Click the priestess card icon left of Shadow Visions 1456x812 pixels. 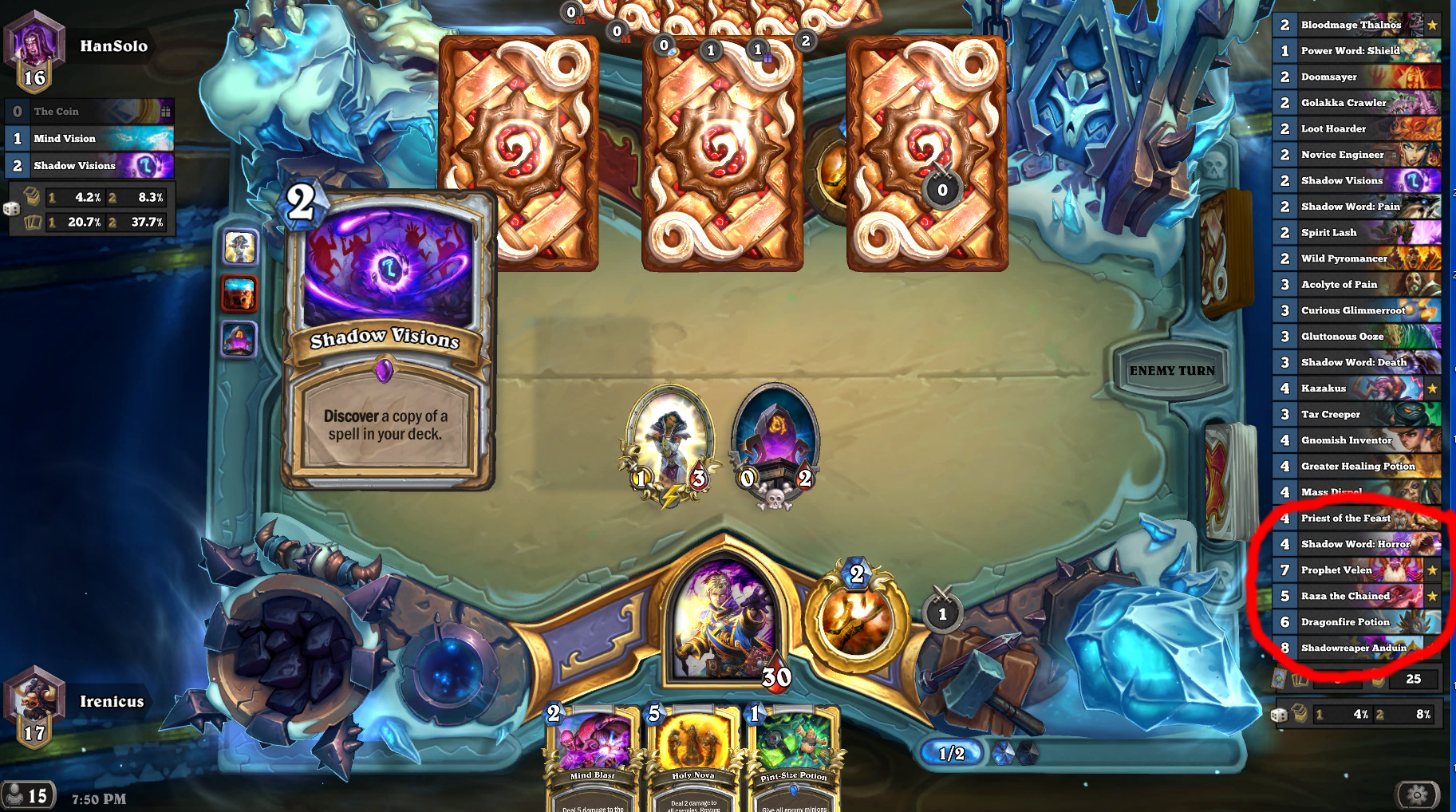[x=241, y=248]
